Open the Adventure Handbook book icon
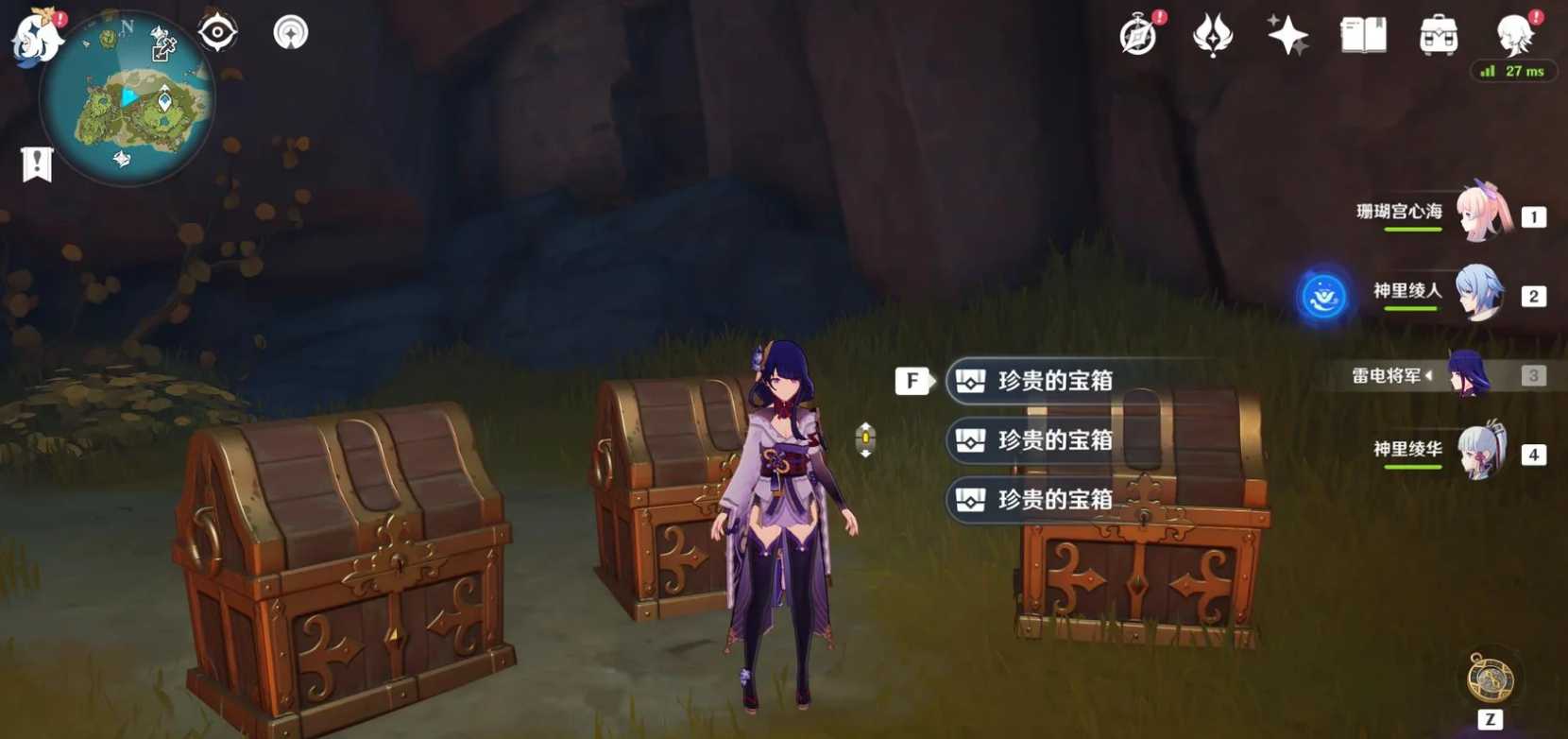The image size is (1568, 739). pos(1362,34)
